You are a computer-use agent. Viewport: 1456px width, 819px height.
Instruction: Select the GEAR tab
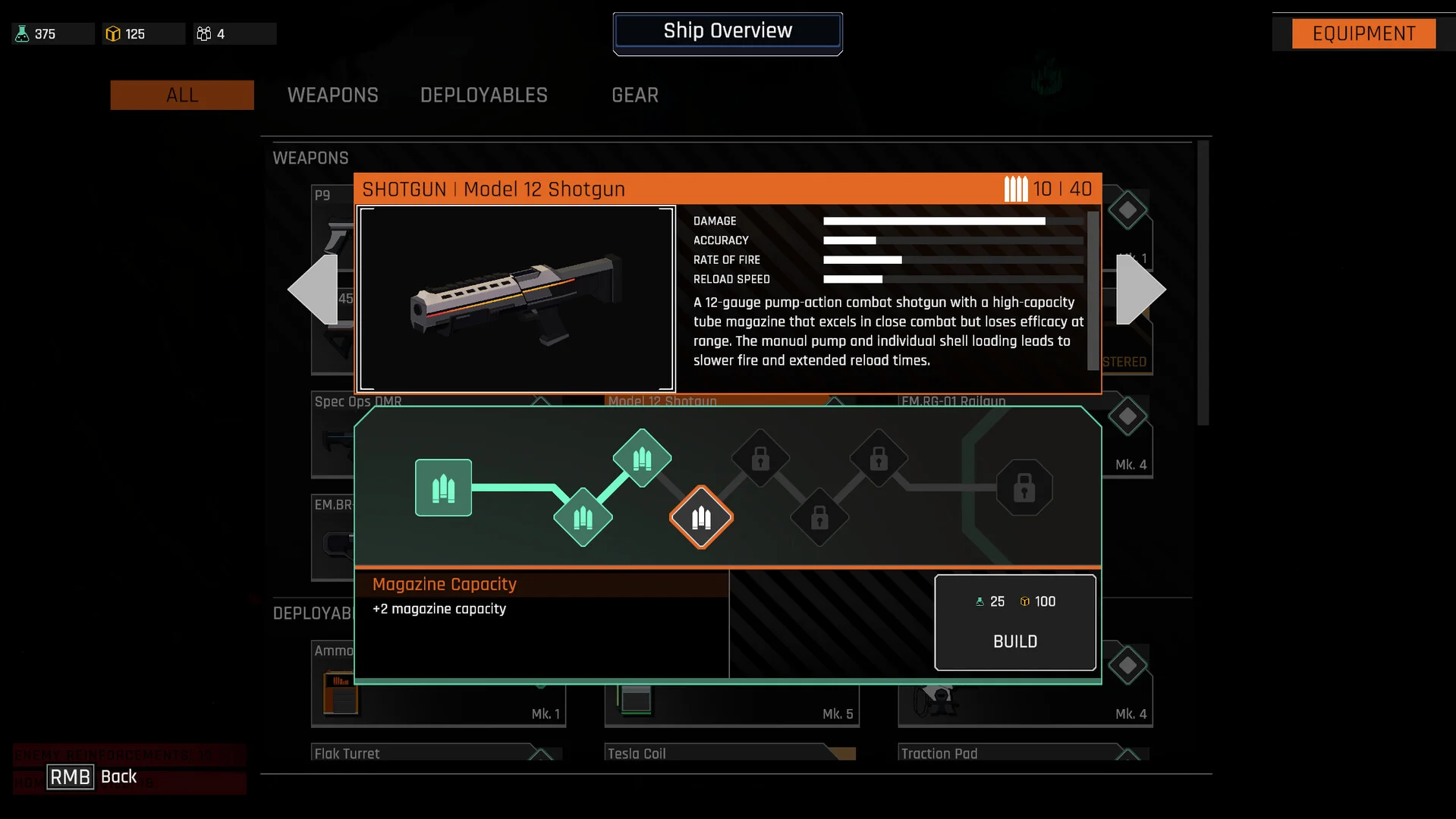[634, 96]
